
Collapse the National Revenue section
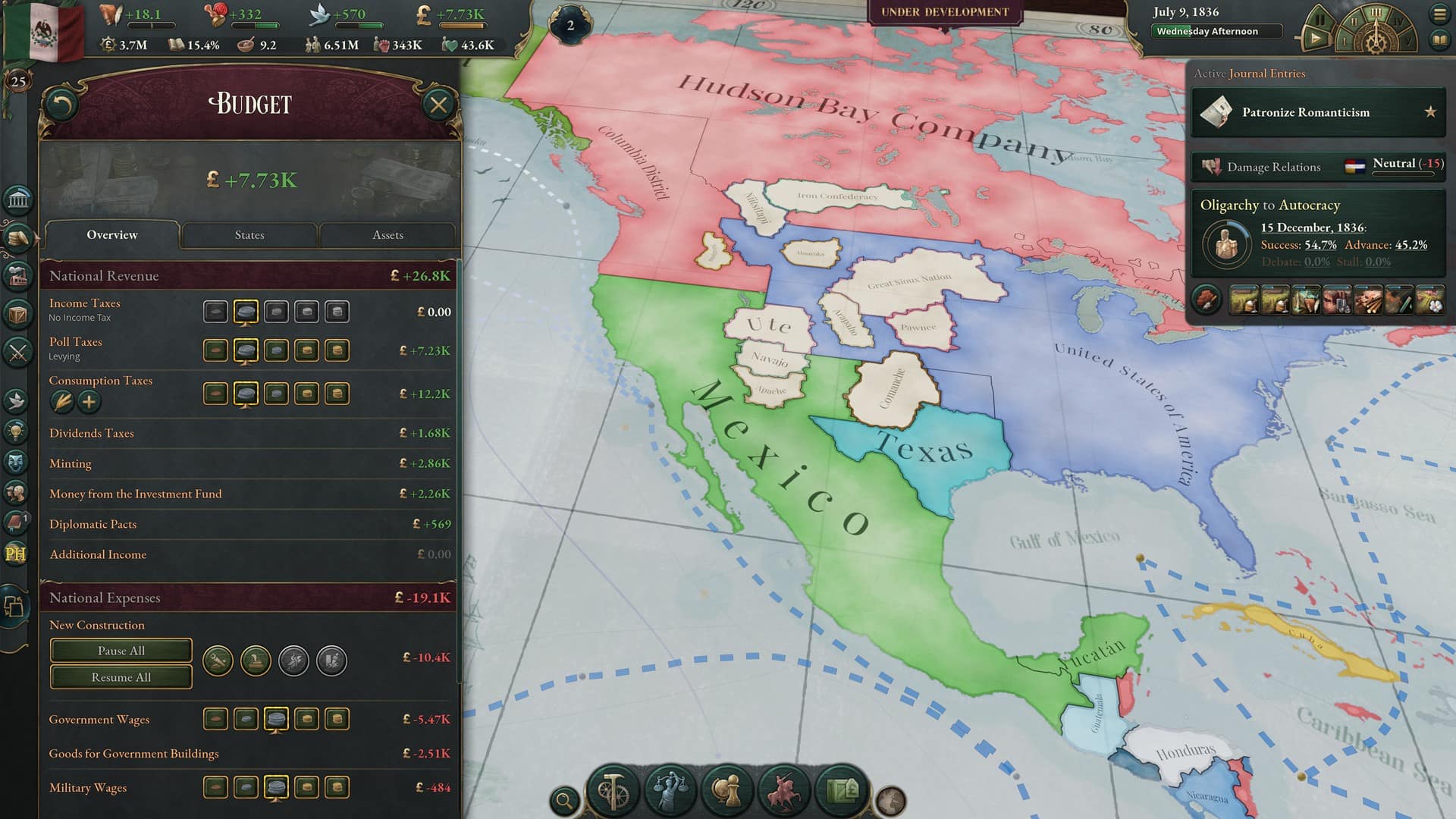pyautogui.click(x=249, y=275)
